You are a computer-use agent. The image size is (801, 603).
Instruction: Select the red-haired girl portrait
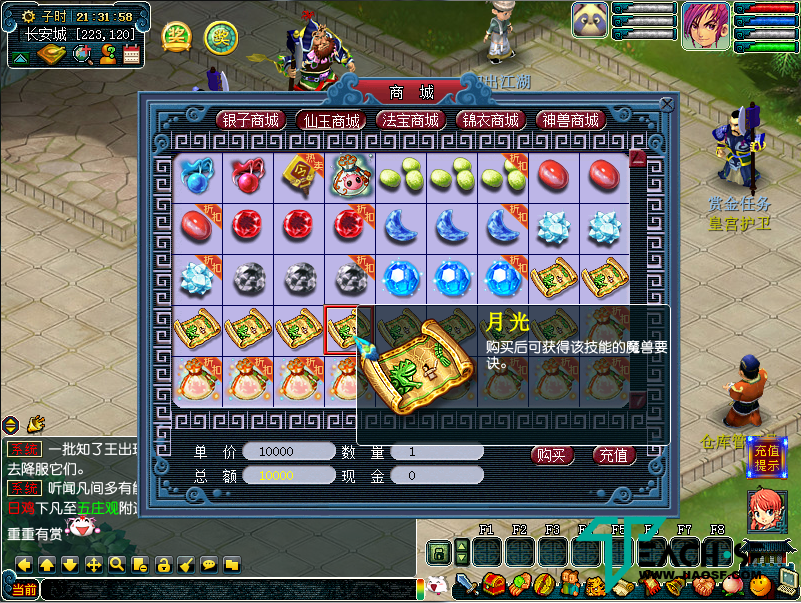pos(705,26)
